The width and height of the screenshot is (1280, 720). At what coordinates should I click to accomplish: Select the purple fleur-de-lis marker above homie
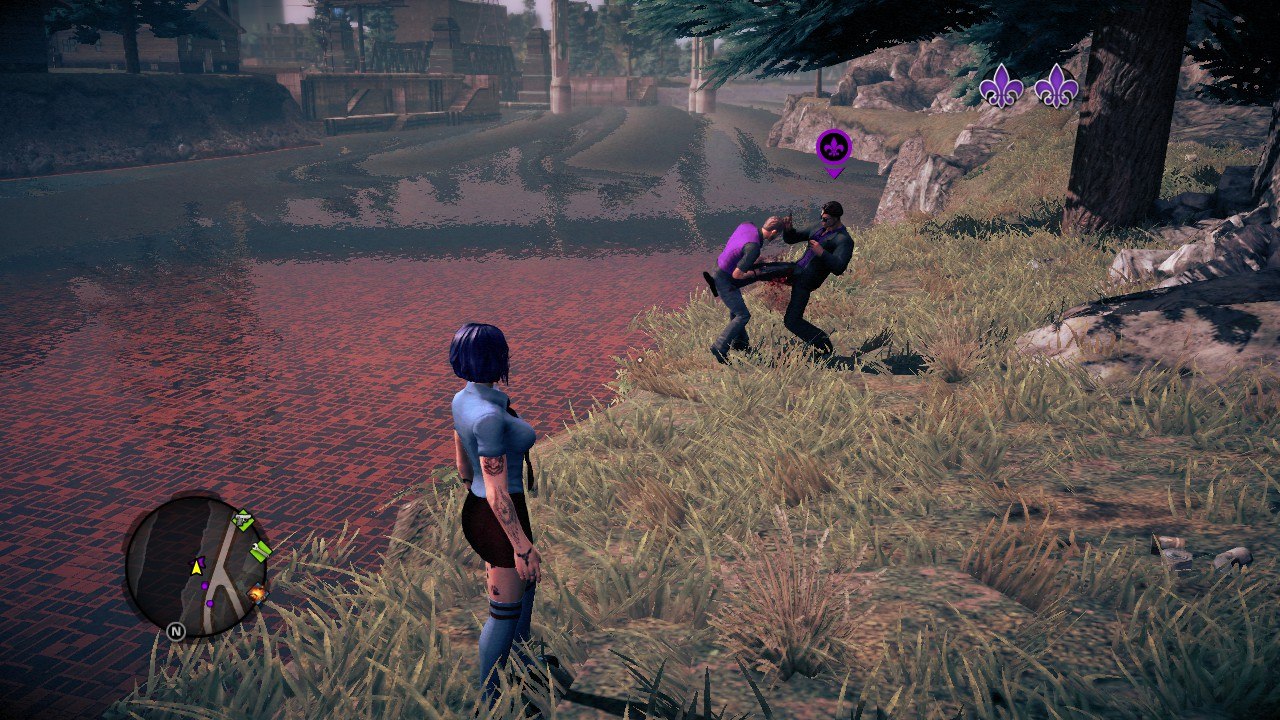point(834,150)
